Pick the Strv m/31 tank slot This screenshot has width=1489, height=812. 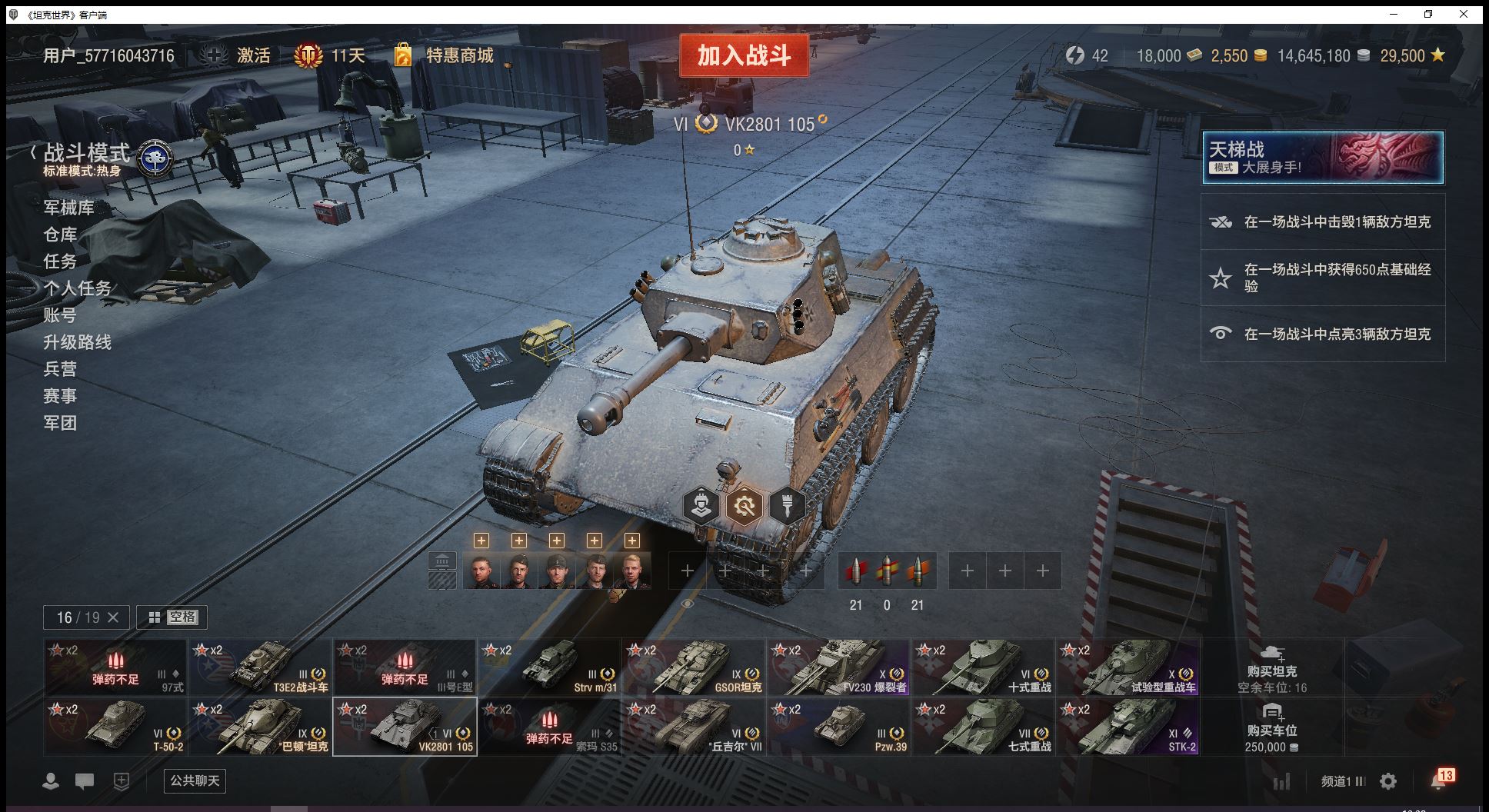(x=549, y=667)
